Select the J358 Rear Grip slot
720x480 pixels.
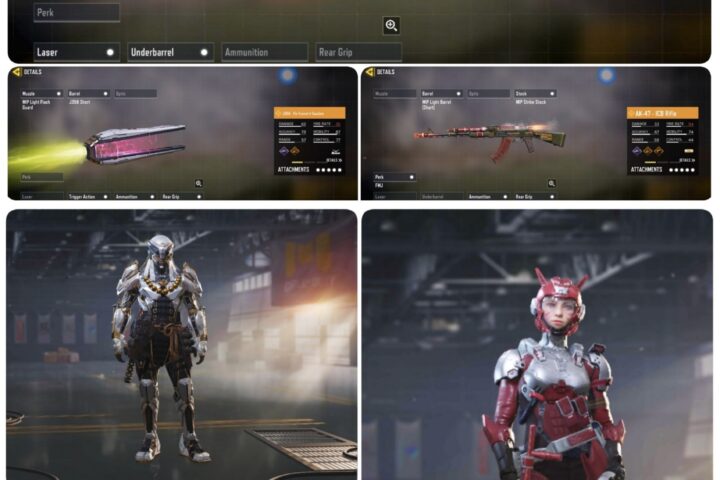click(181, 196)
